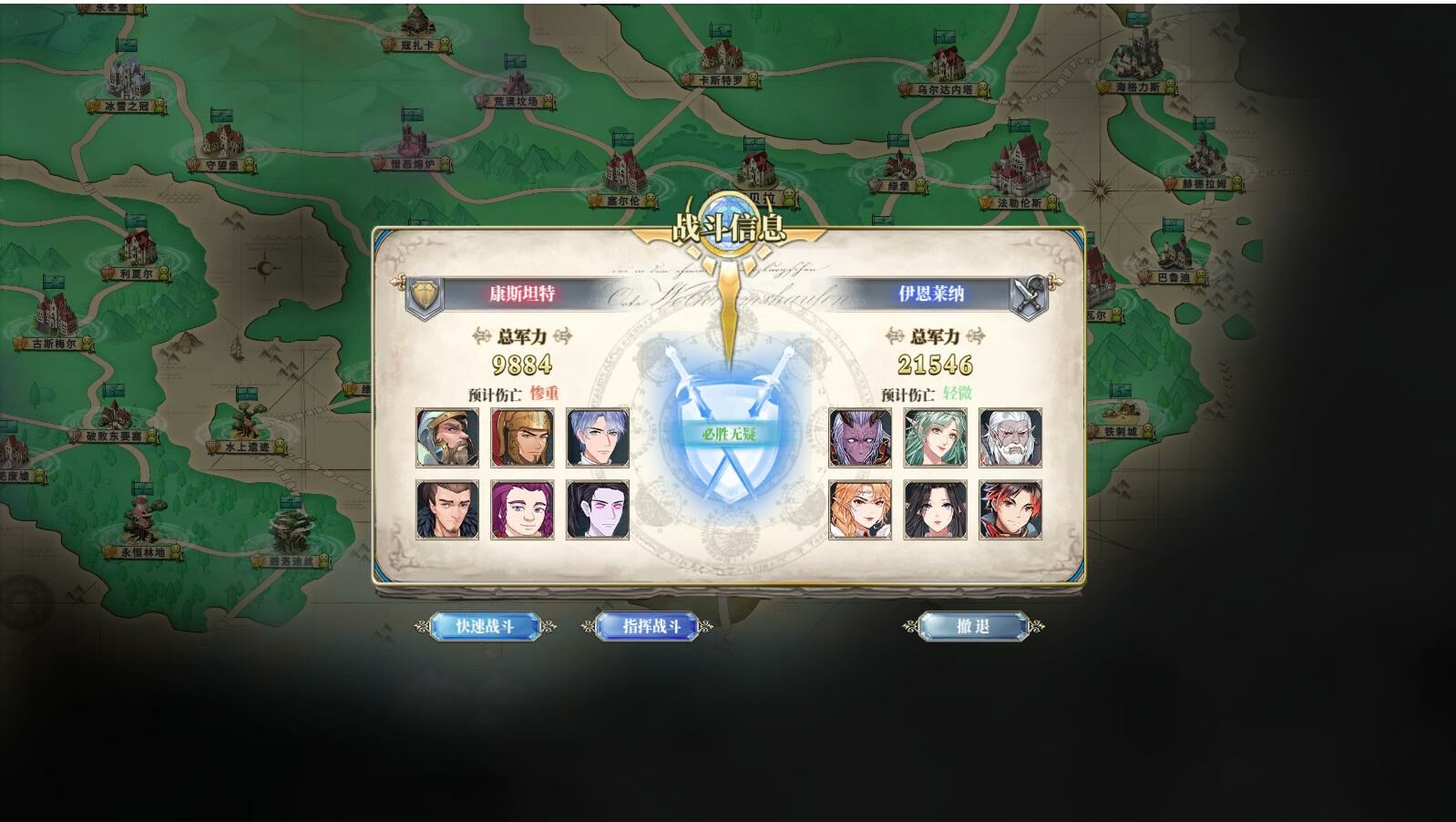Screen dimensions: 1456x822
Task: Select the white-bearded crowned king portrait
Action: coord(447,438)
